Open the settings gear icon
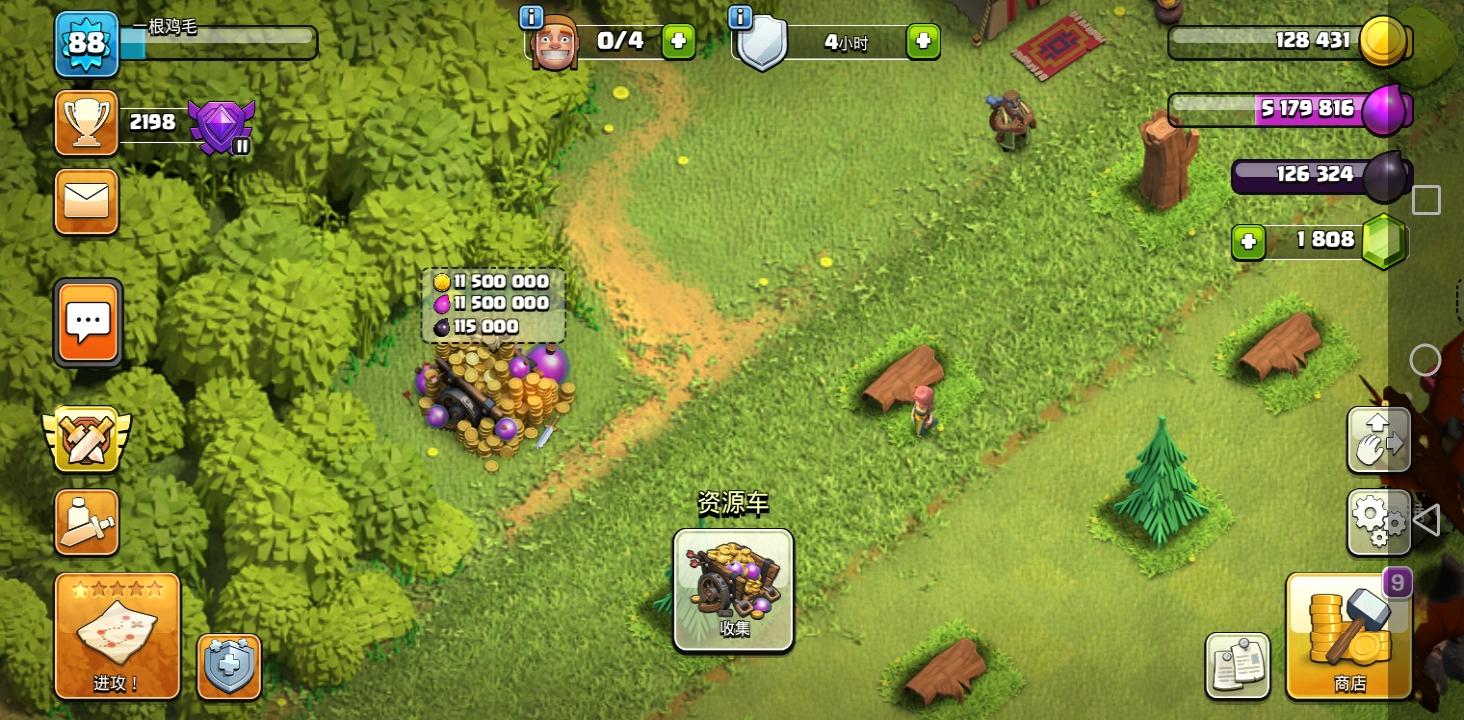 click(x=1379, y=520)
